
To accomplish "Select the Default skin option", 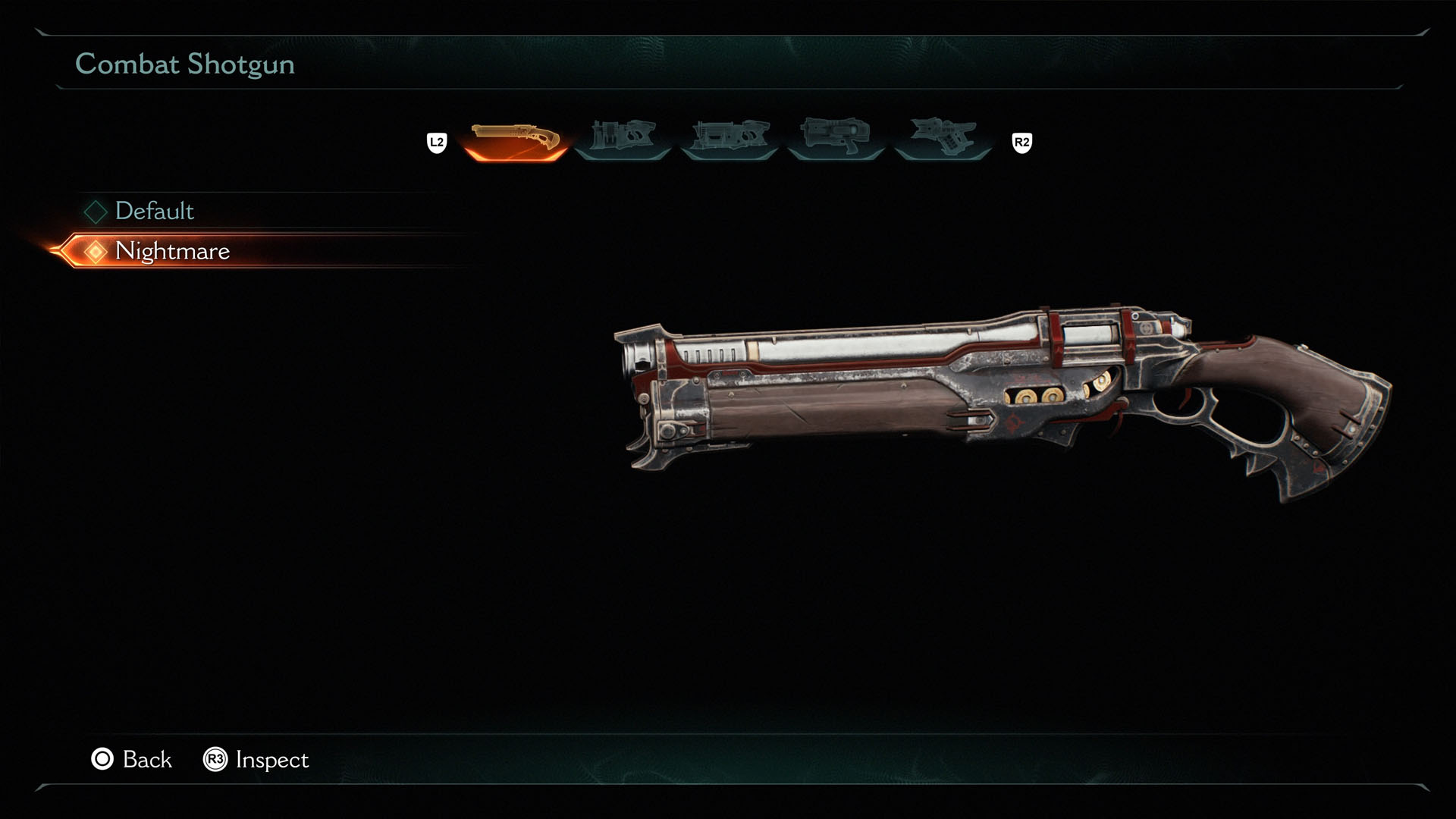I will point(154,212).
